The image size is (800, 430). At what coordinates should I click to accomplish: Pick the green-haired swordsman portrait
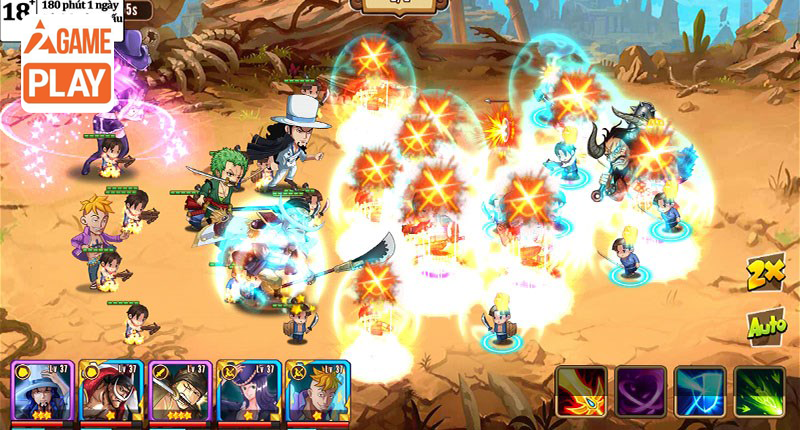tap(179, 391)
